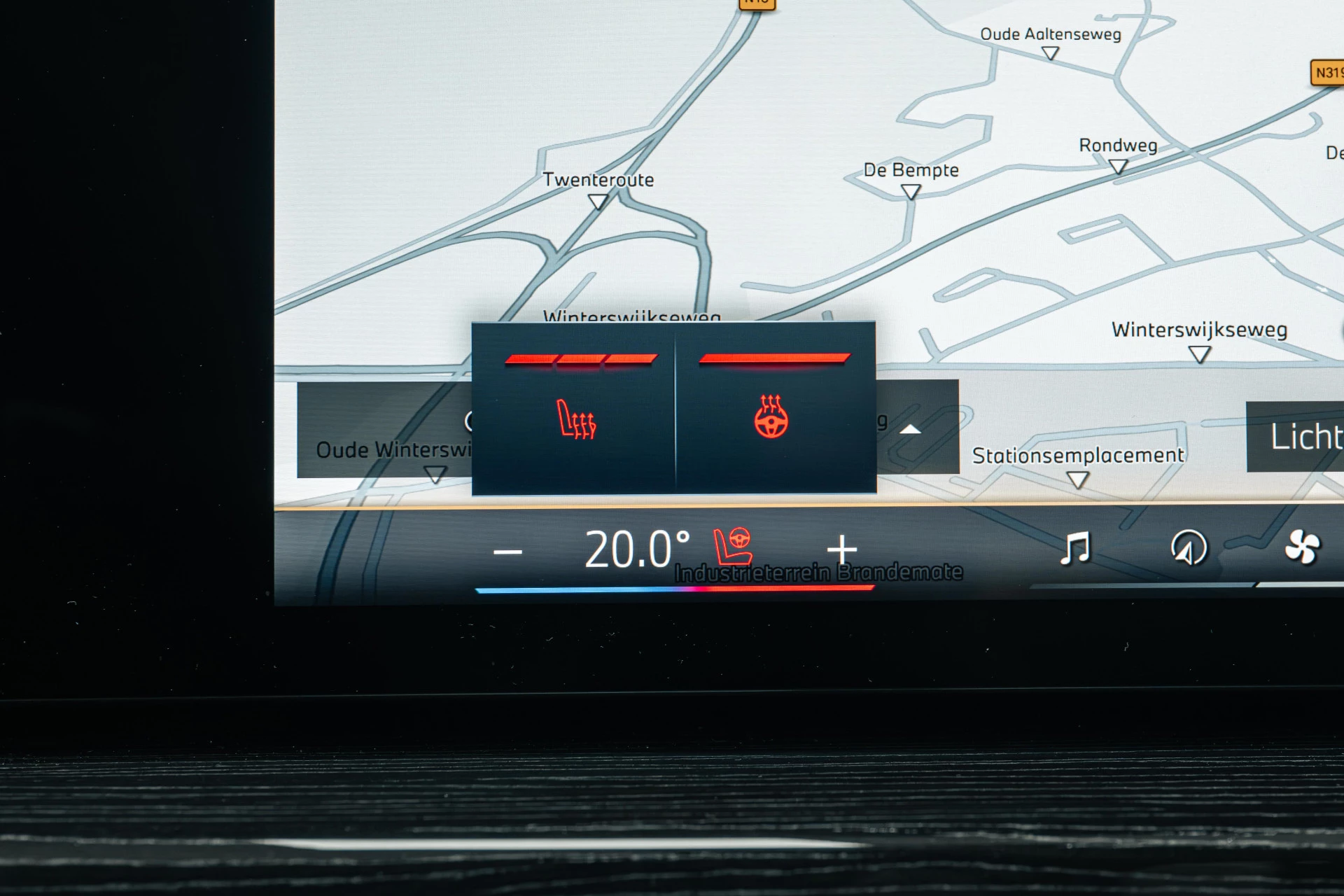Viewport: 1344px width, 896px height.
Task: Increase temperature with the plus button
Action: click(x=841, y=549)
